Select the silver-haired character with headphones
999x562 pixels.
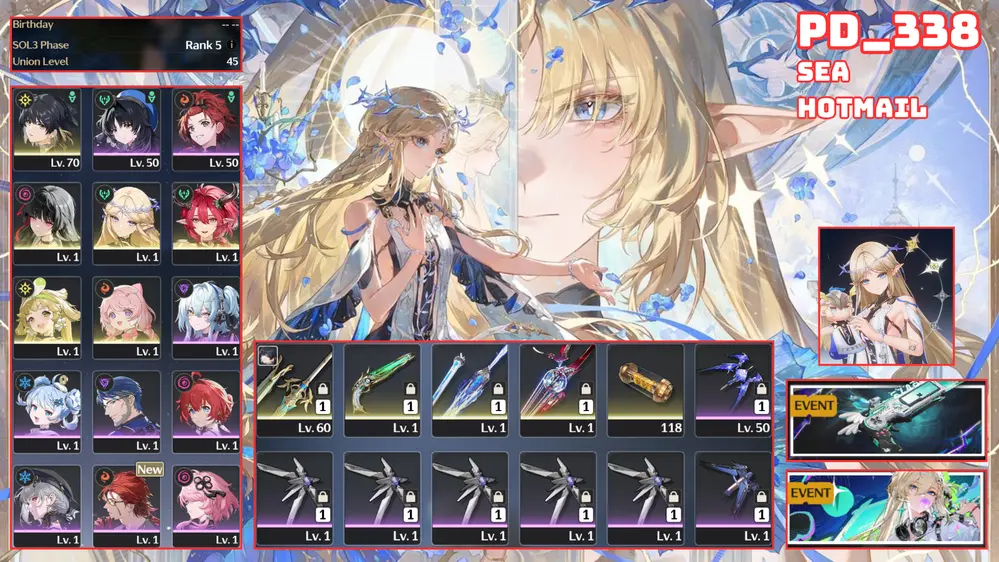206,316
